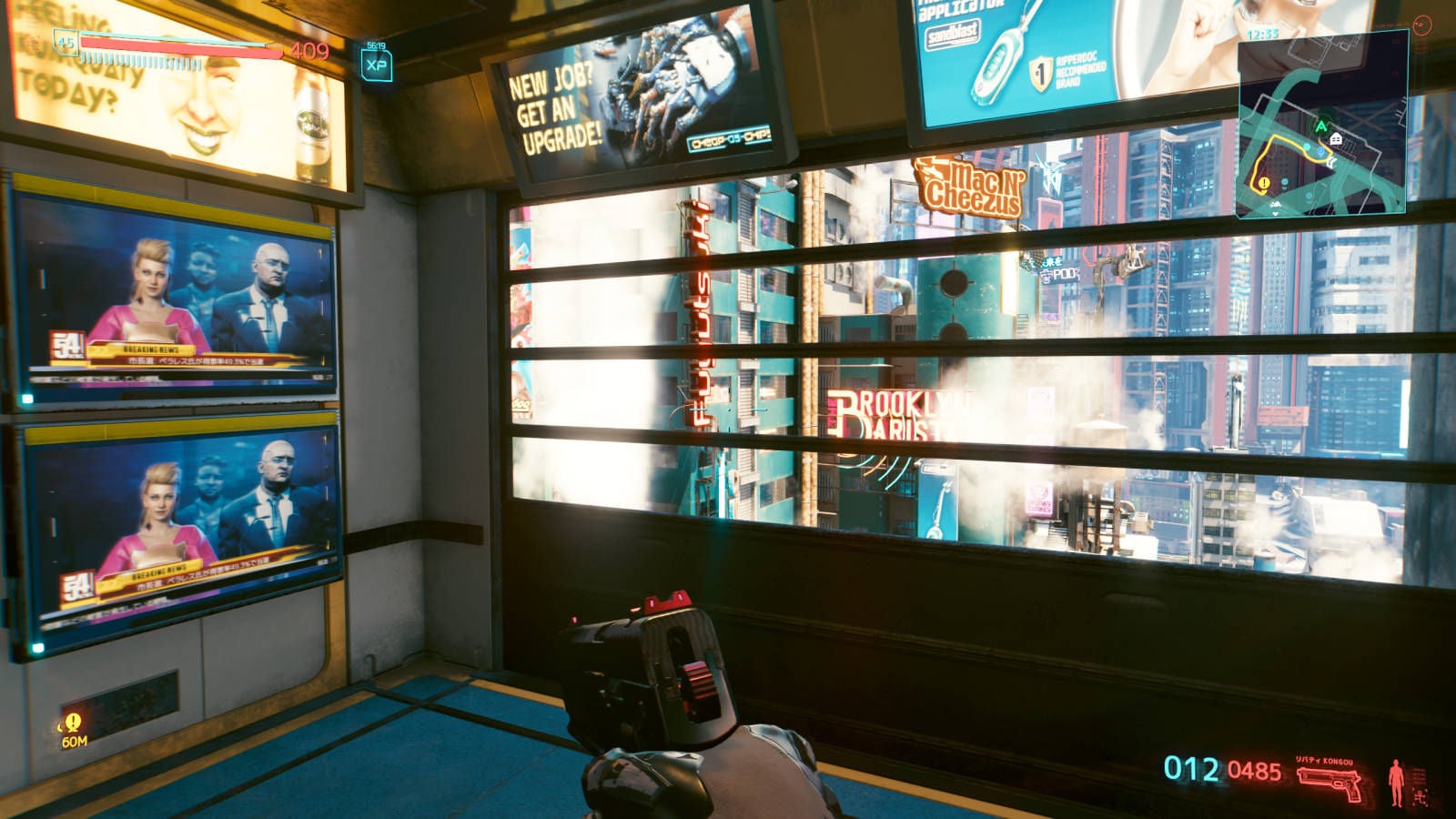This screenshot has height=819, width=1456.
Task: Select the Kongou pistol weapon icon
Action: [x=1330, y=783]
